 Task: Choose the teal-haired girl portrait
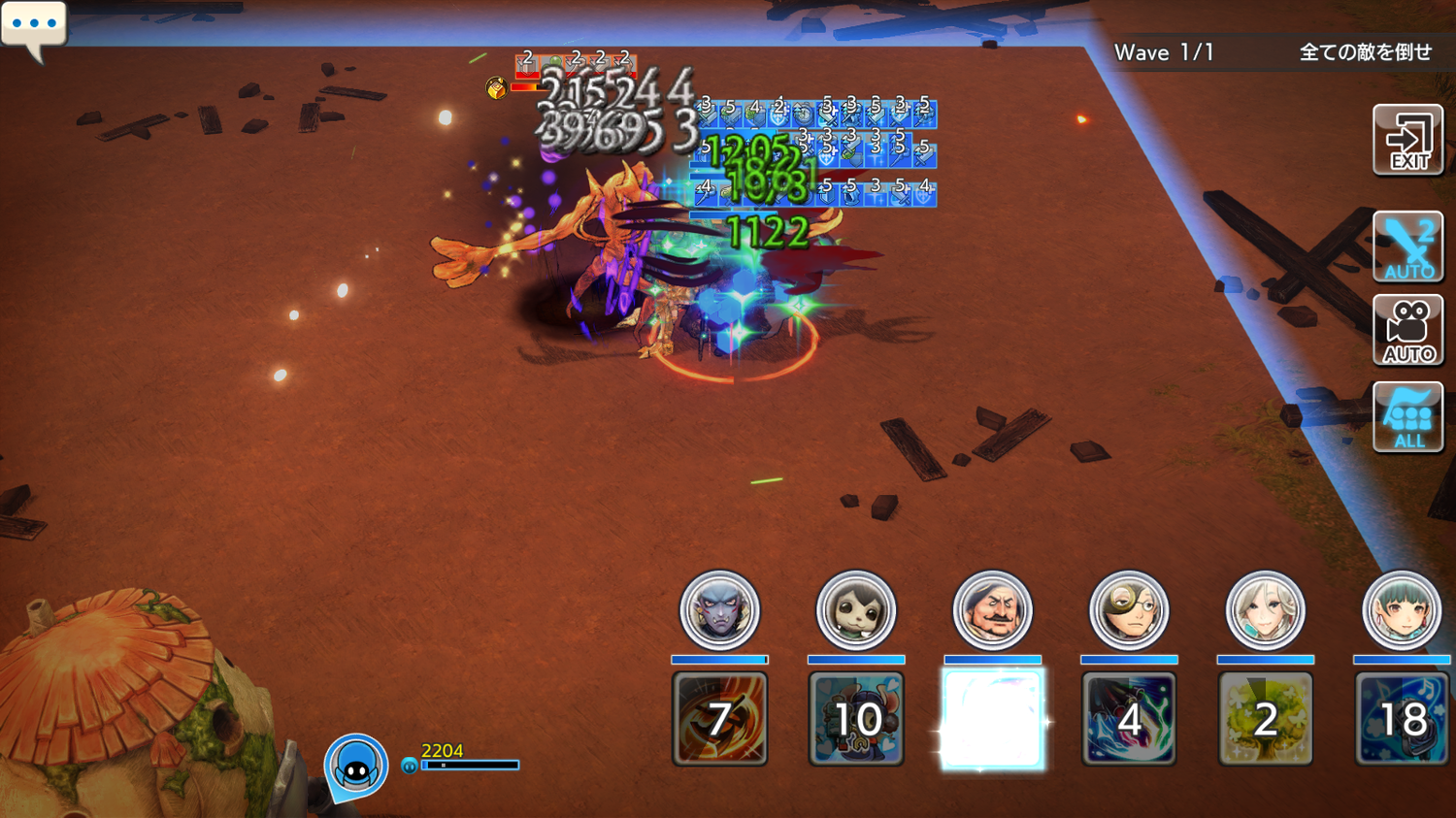click(x=1401, y=610)
